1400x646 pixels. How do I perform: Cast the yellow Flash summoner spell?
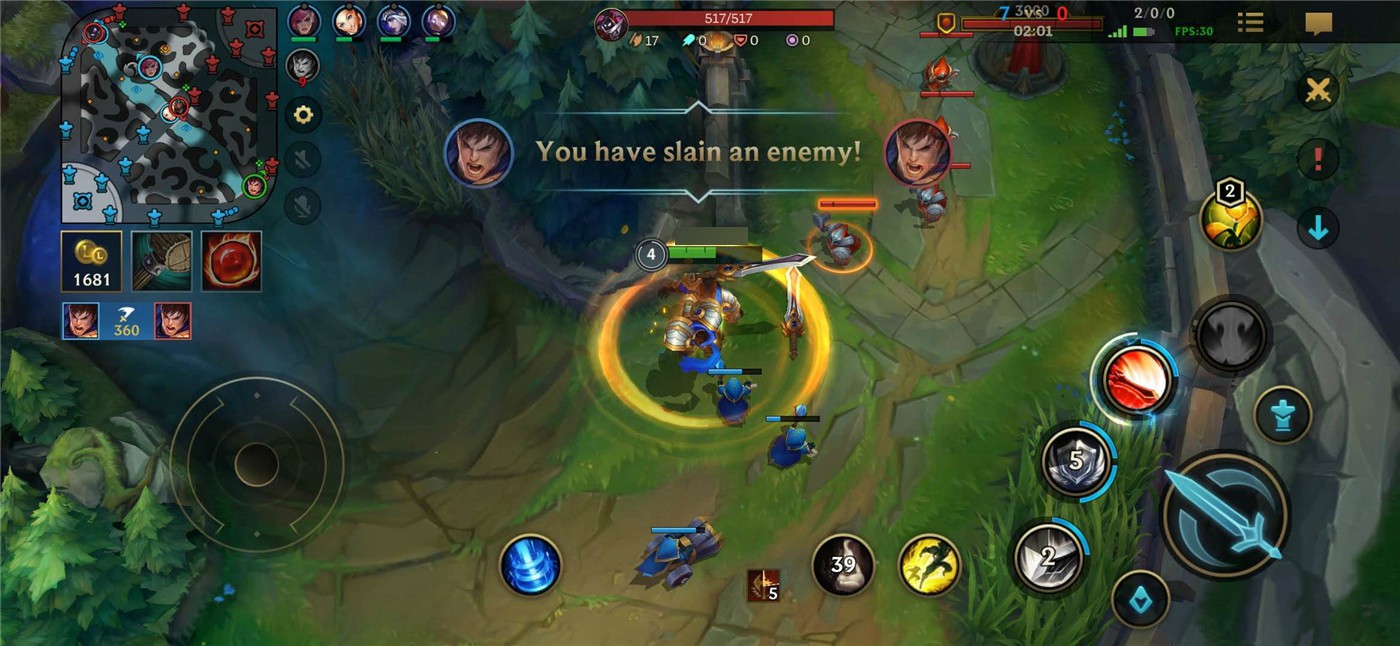pos(929,565)
